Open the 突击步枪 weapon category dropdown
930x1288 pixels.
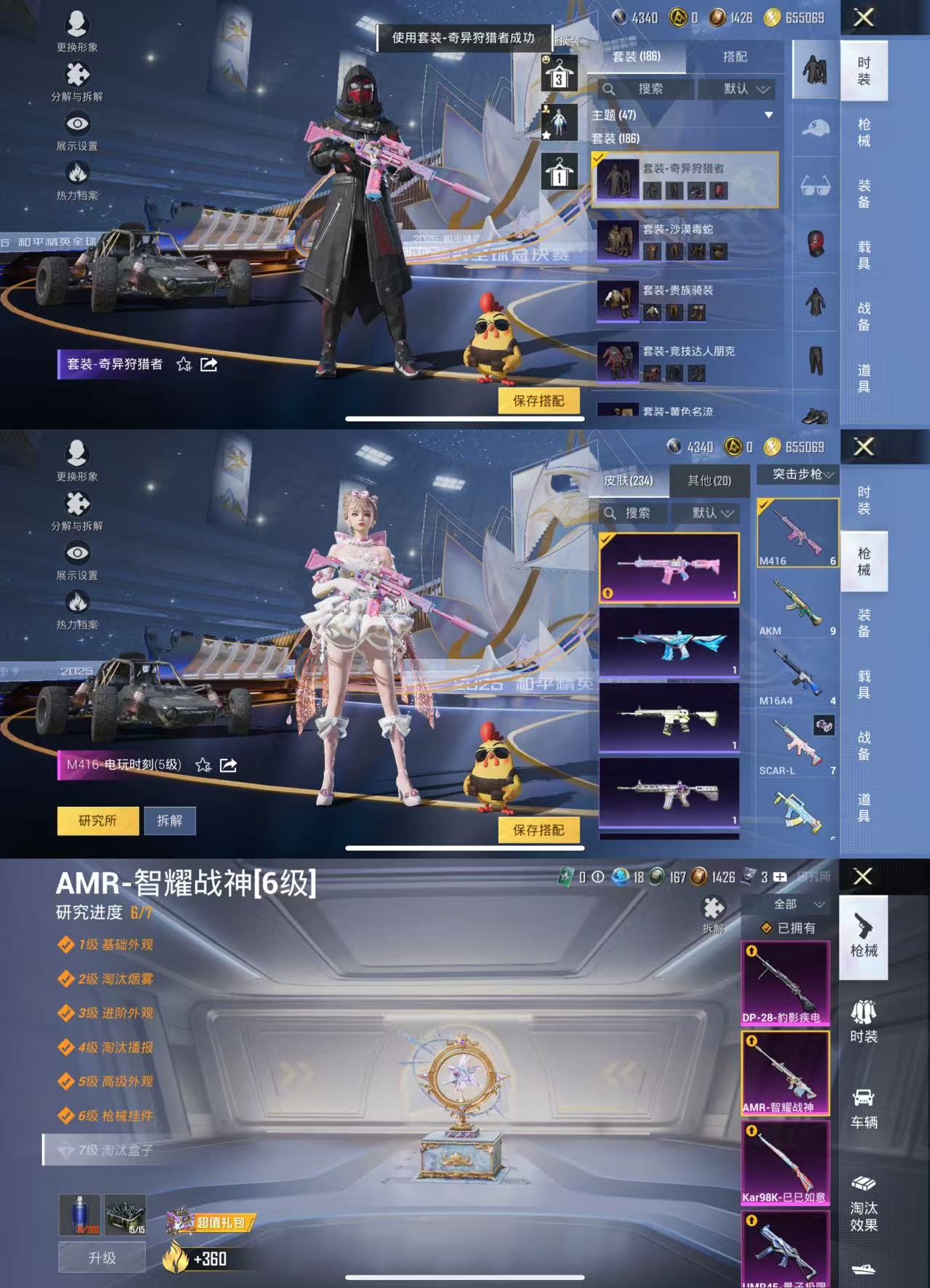click(799, 475)
